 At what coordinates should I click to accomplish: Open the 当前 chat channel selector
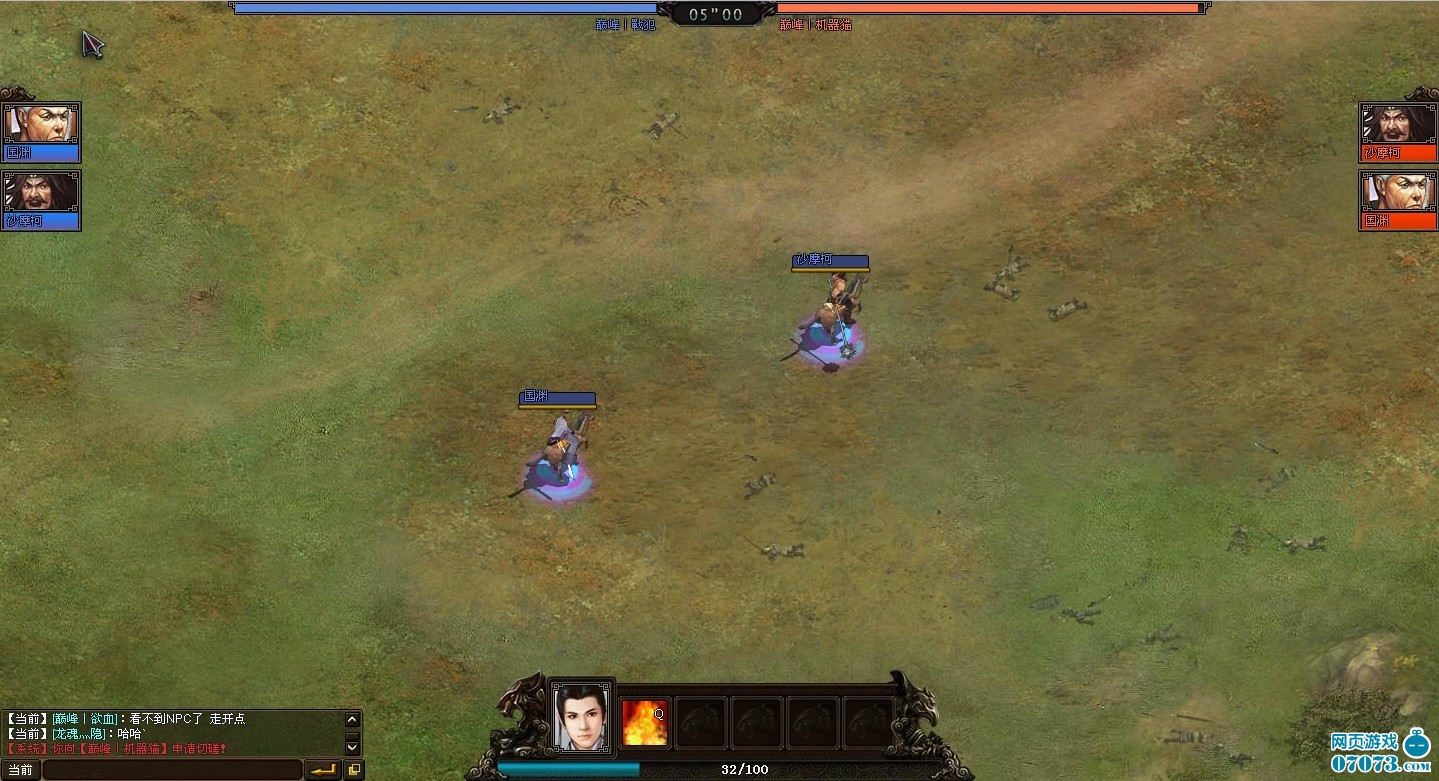coord(20,770)
